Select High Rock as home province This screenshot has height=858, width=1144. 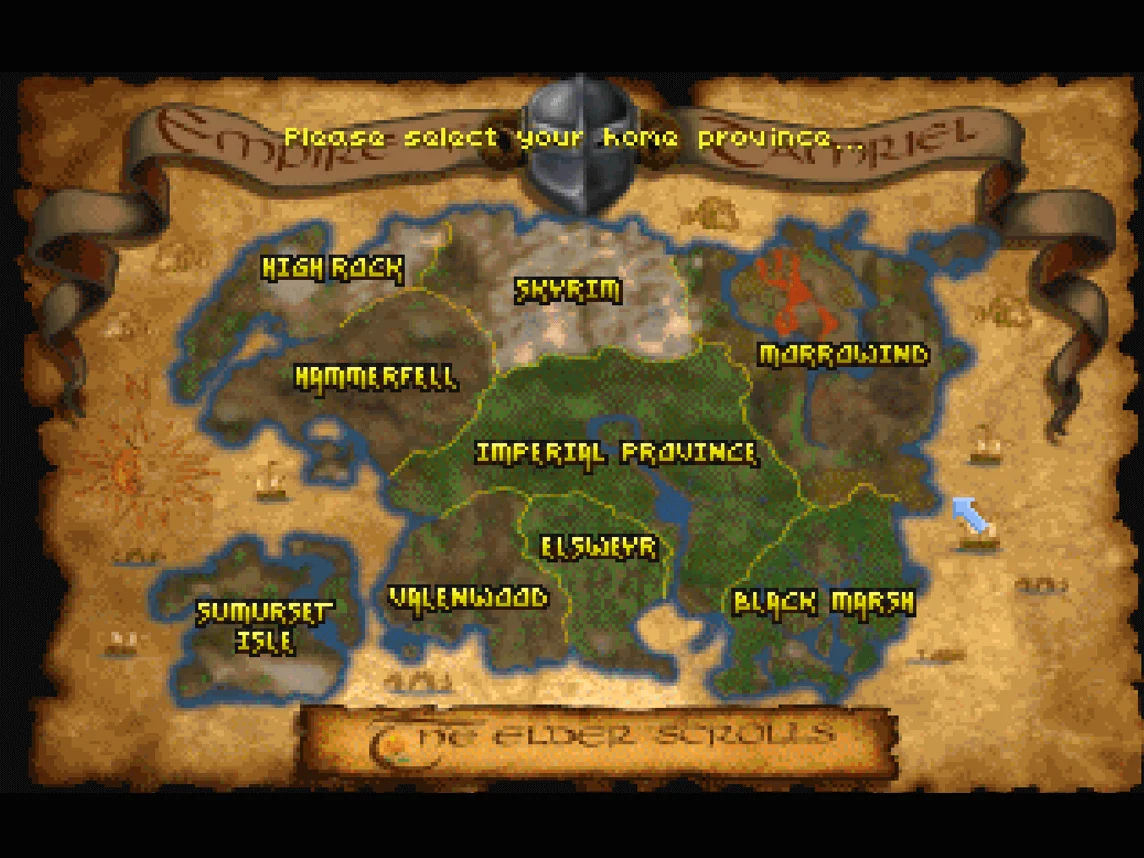tap(332, 268)
